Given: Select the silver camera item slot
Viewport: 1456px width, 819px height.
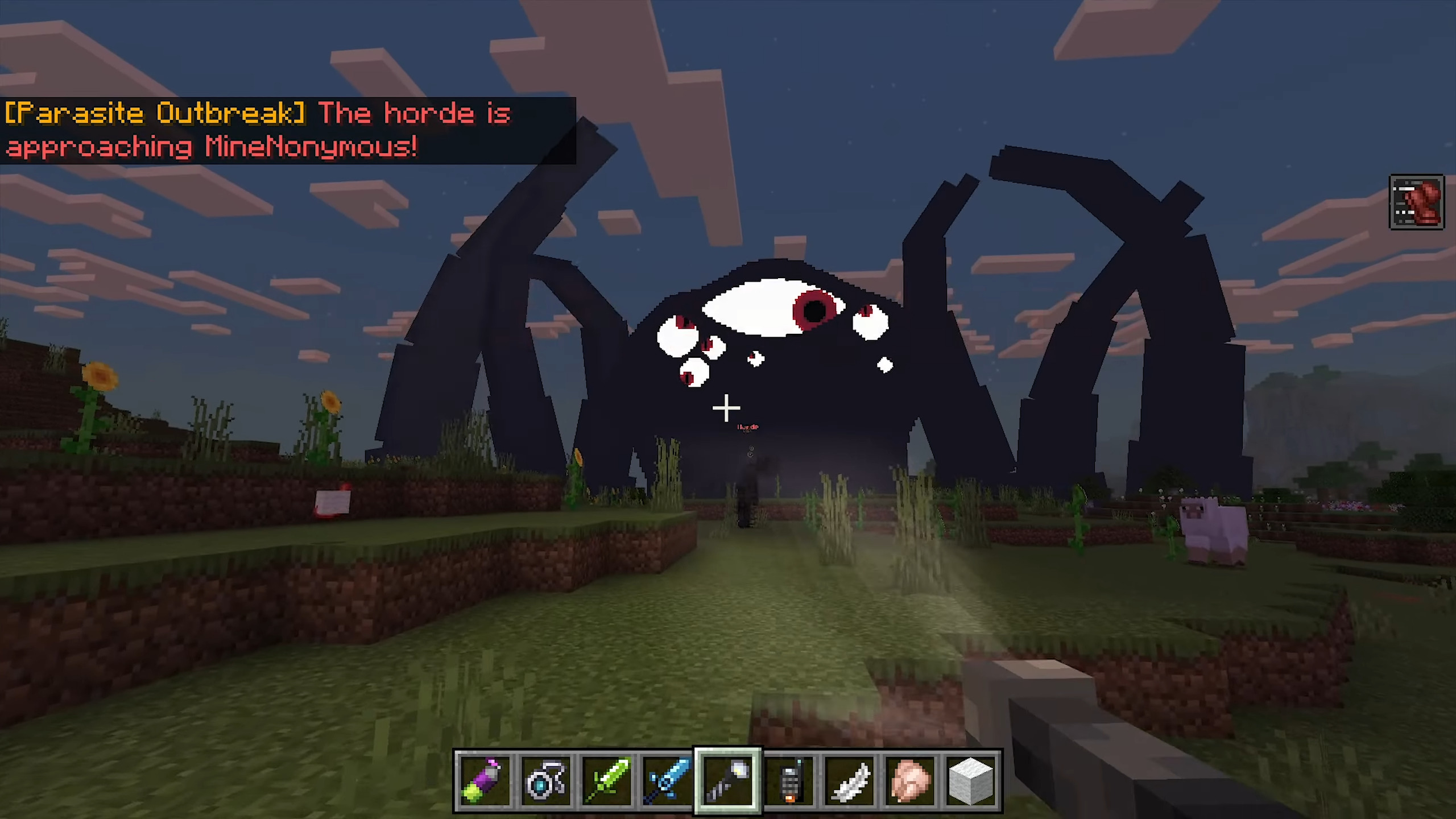Looking at the screenshot, I should (545, 780).
